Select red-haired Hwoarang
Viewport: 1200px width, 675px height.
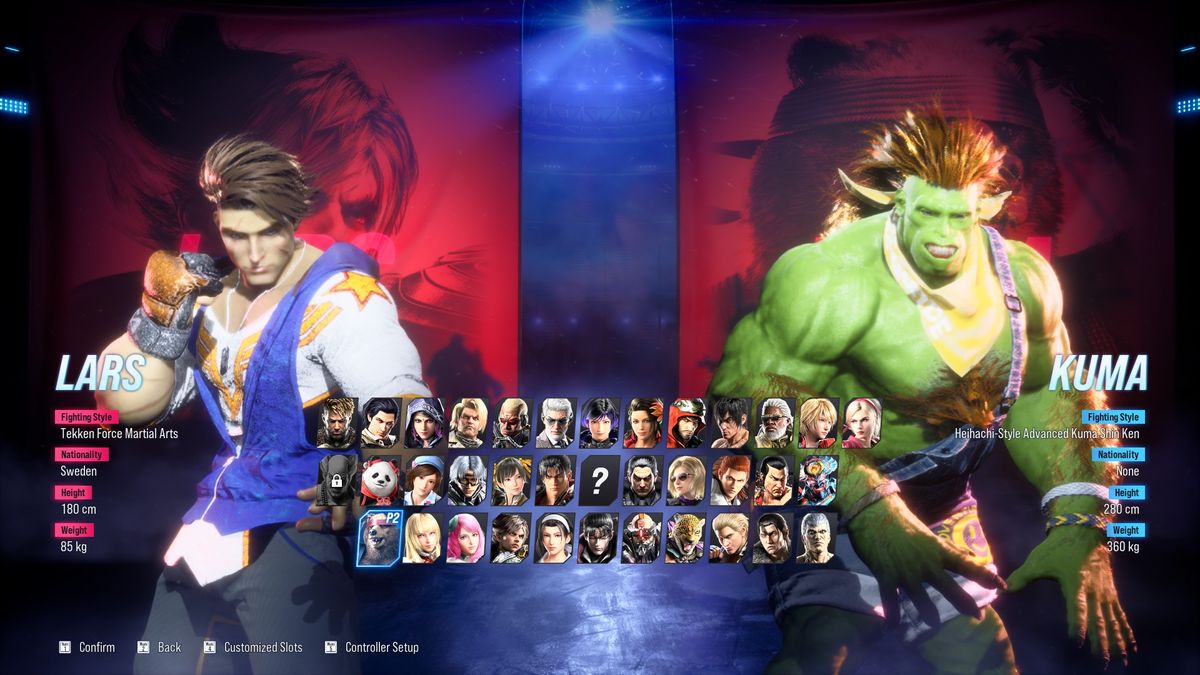click(x=730, y=481)
